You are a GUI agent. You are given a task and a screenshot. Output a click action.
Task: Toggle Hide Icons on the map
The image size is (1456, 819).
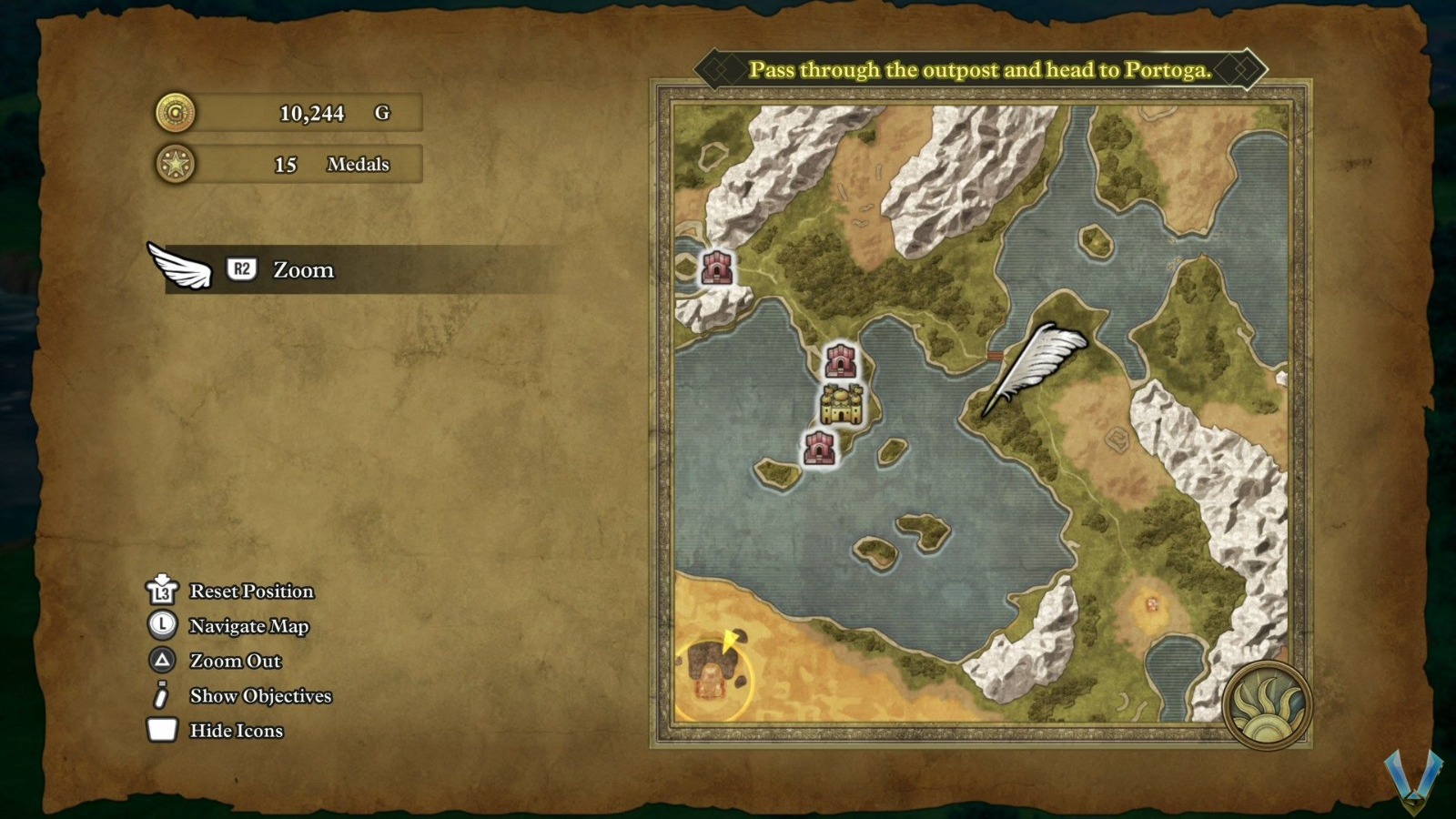(x=236, y=730)
